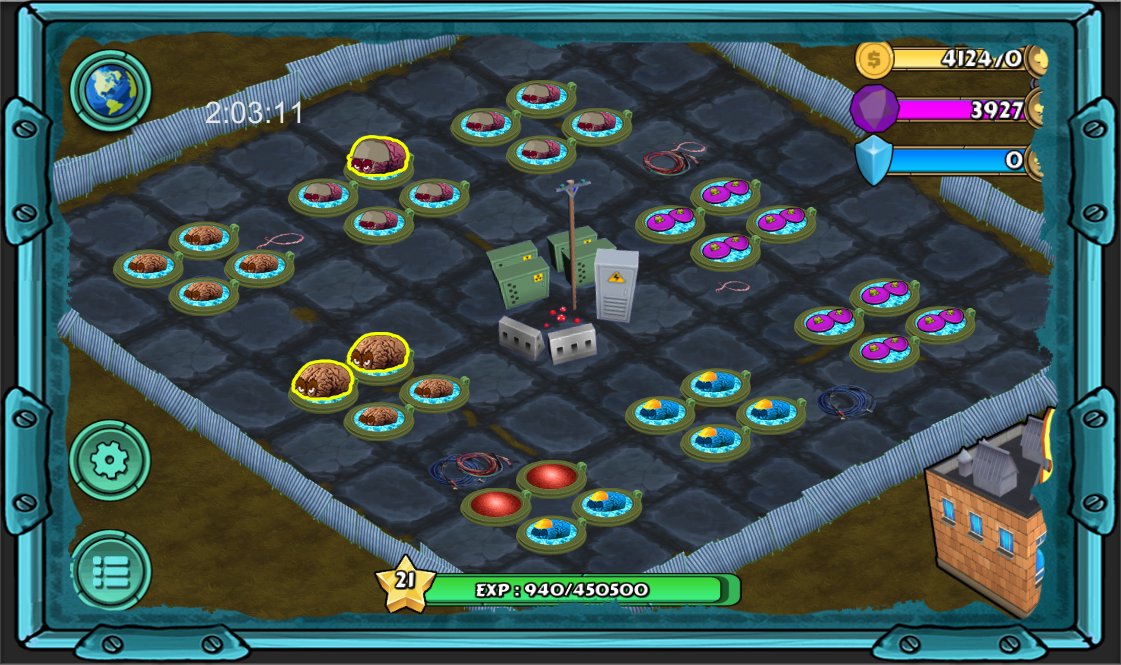Screen dimensions: 1121x665
Task: Select the brick building icon
Action: pyautogui.click(x=985, y=520)
